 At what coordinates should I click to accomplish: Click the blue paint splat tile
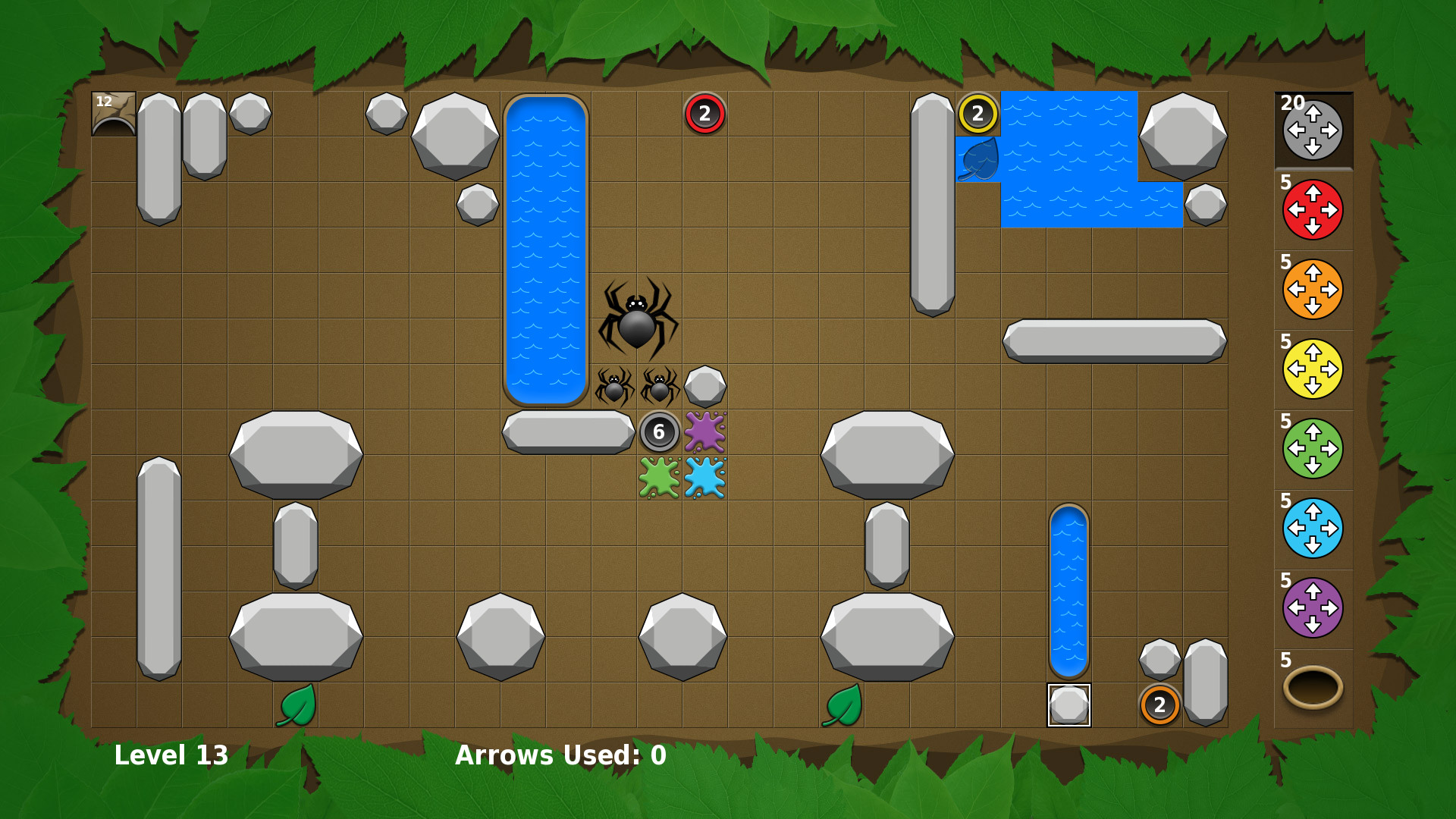705,478
